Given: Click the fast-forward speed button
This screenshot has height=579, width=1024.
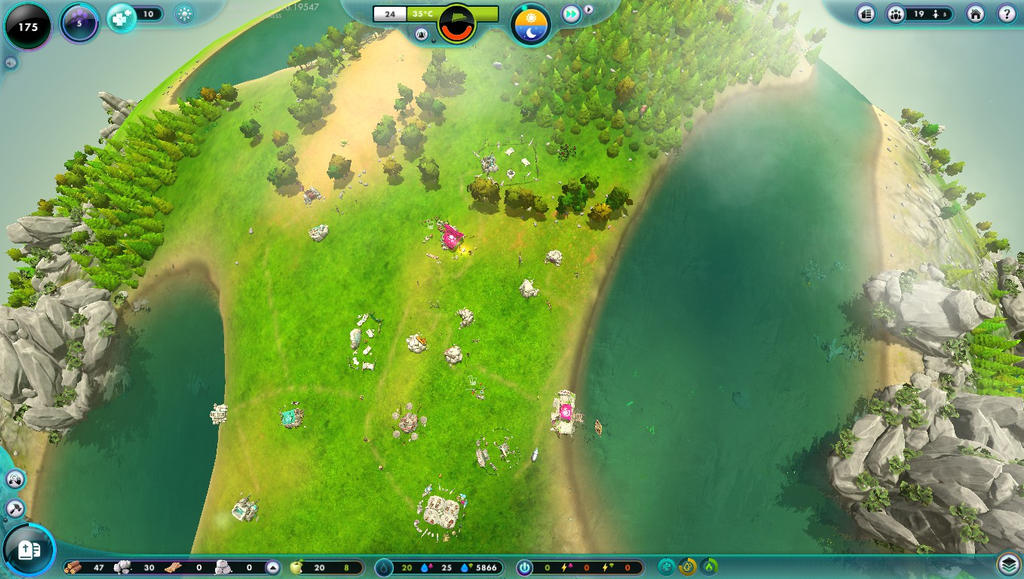Looking at the screenshot, I should tap(571, 14).
